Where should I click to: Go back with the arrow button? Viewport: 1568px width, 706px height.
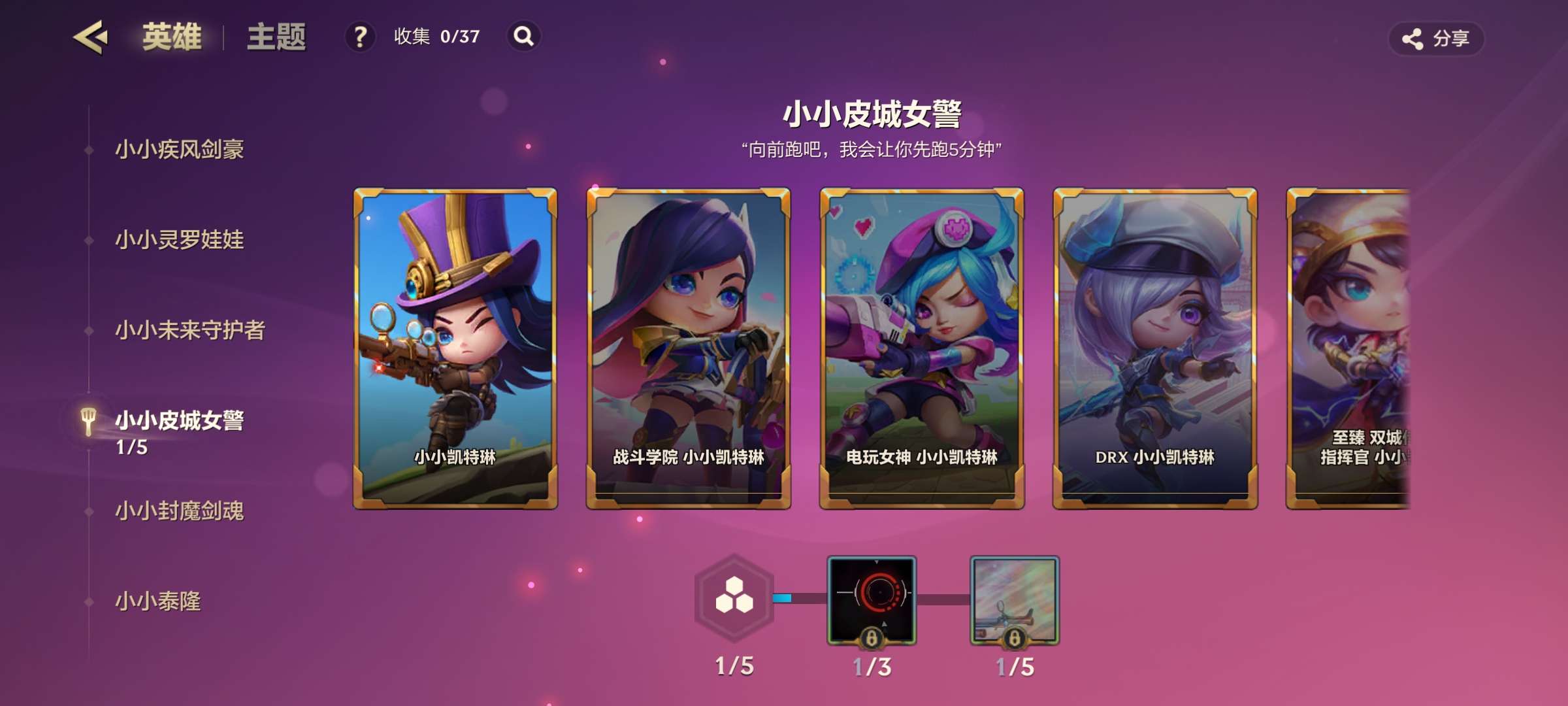[x=90, y=37]
